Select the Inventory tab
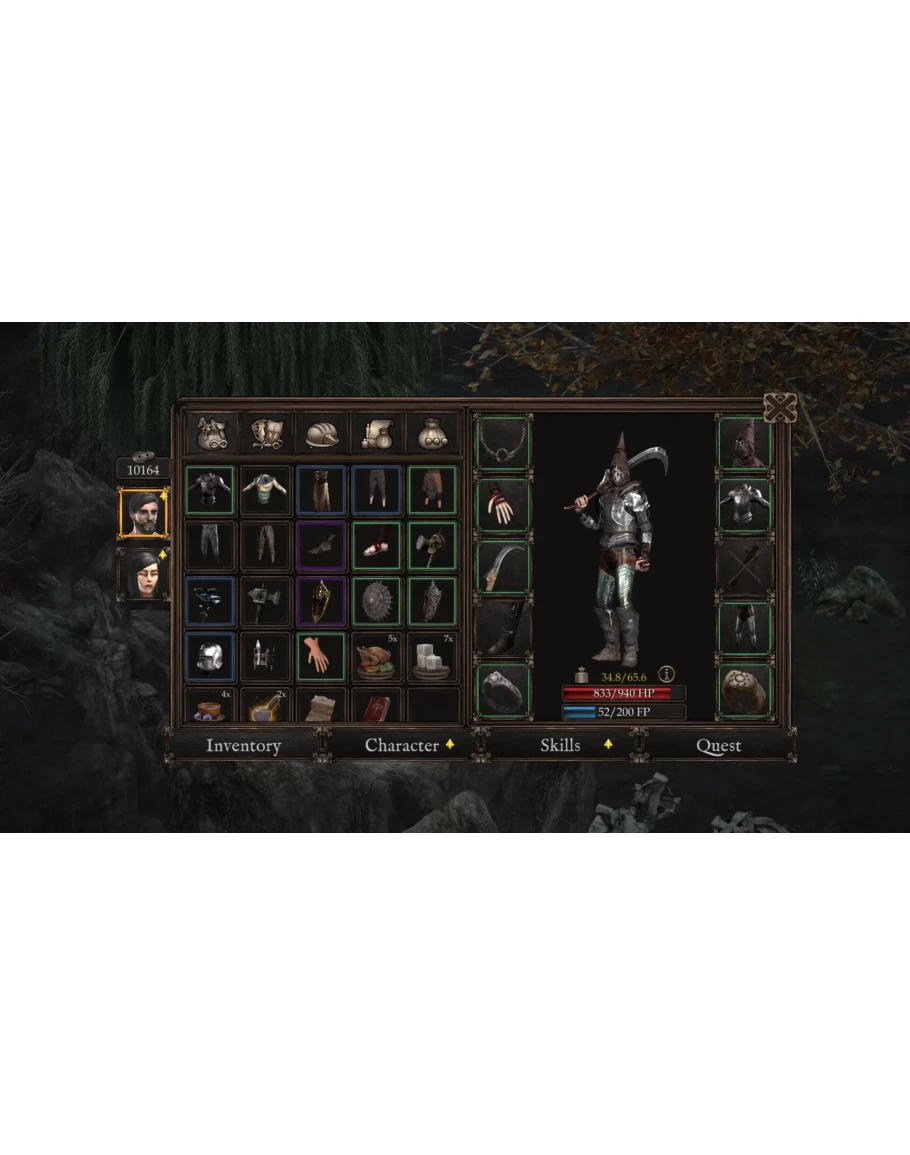 click(x=243, y=745)
